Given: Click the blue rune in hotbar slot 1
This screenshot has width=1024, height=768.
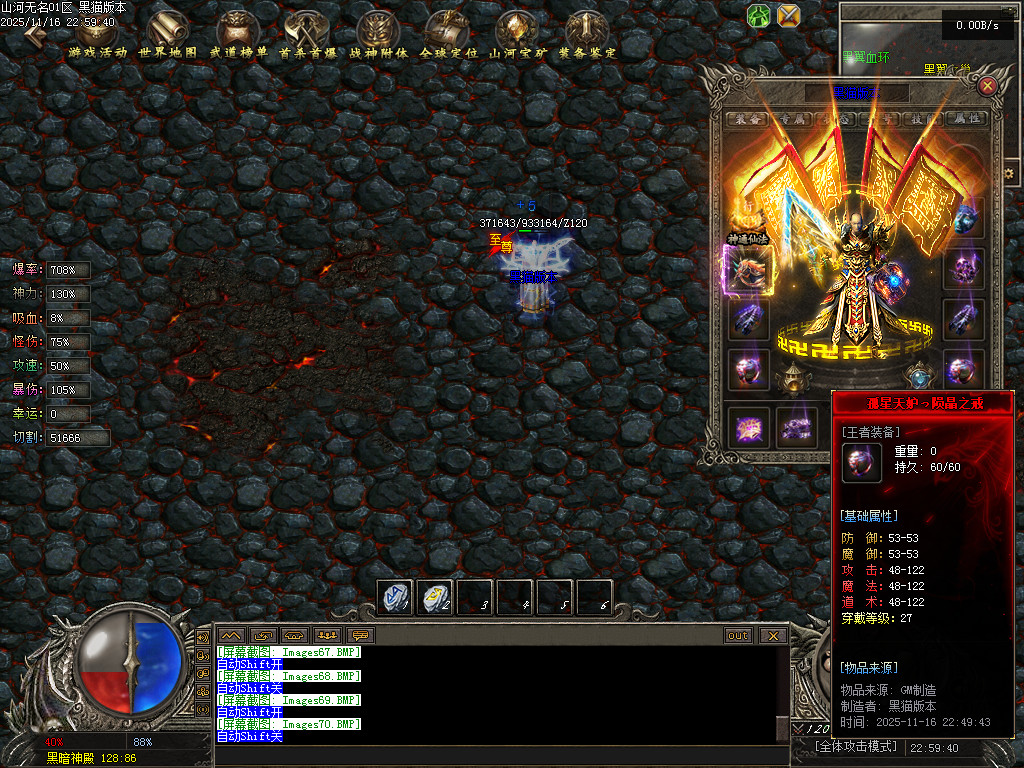Looking at the screenshot, I should coord(396,597).
